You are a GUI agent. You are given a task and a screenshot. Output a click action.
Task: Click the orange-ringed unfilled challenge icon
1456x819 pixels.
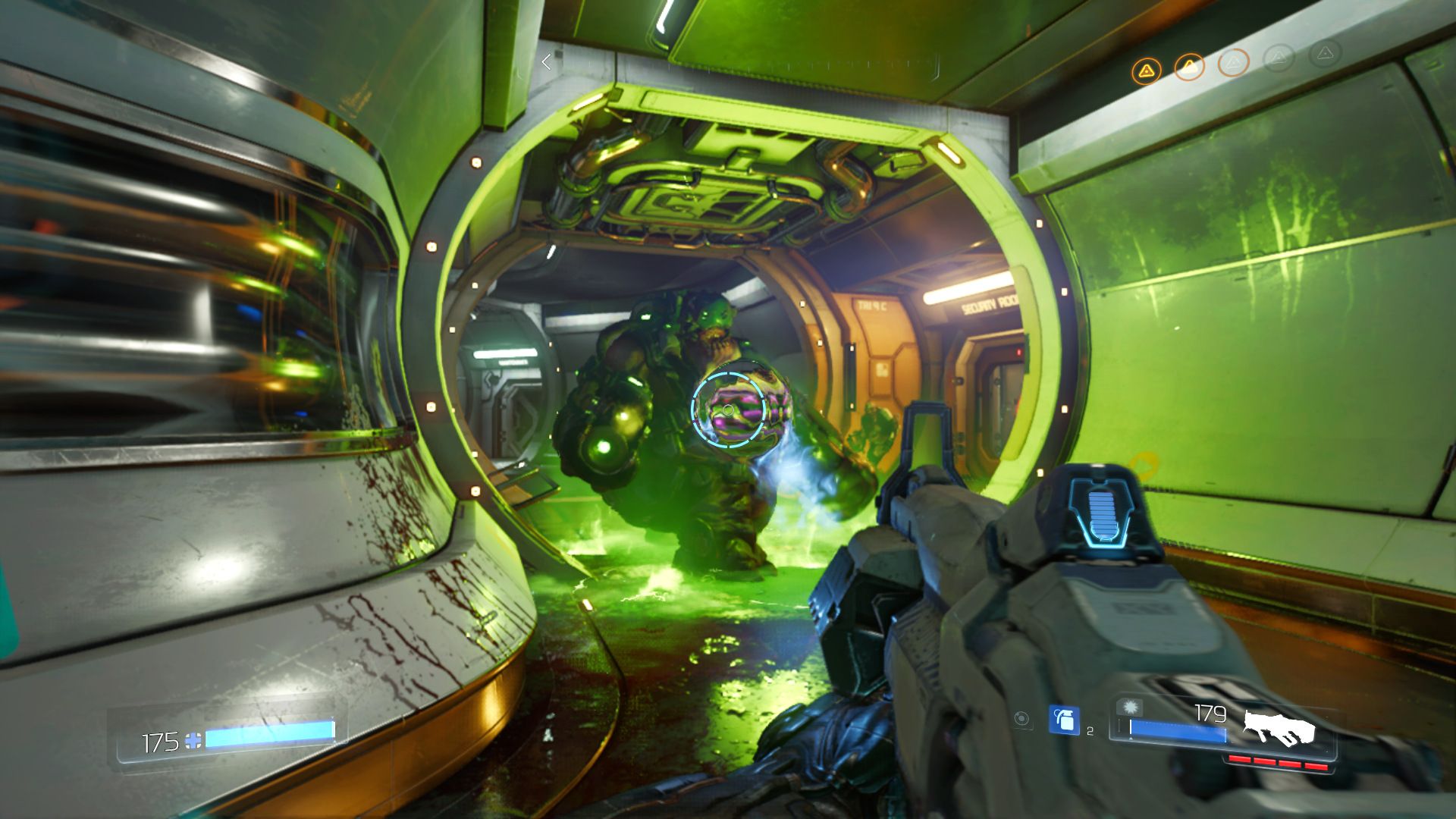click(x=1233, y=63)
